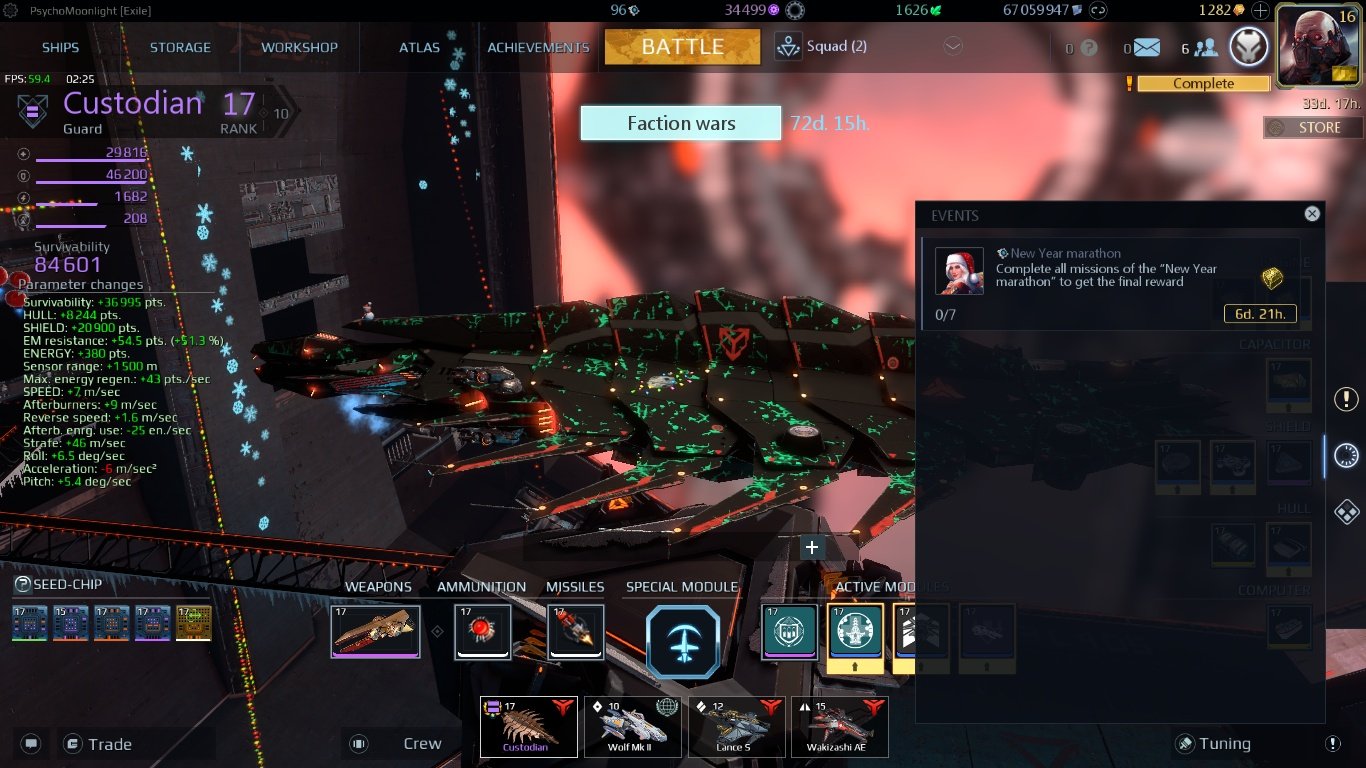Open notifications via the exclamation icon
The image size is (1366, 768).
click(1345, 398)
